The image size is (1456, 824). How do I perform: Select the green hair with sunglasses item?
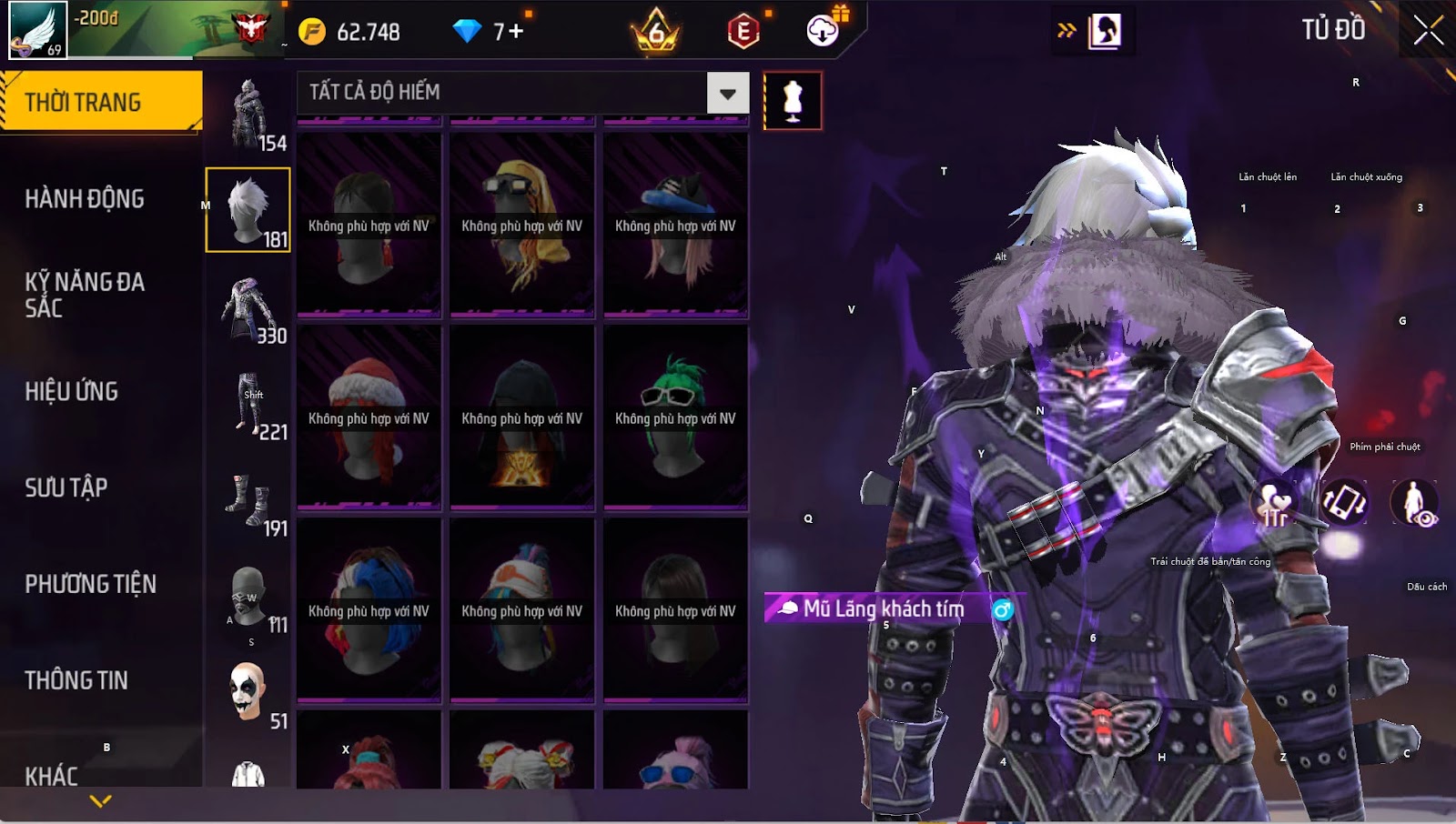pyautogui.click(x=675, y=418)
